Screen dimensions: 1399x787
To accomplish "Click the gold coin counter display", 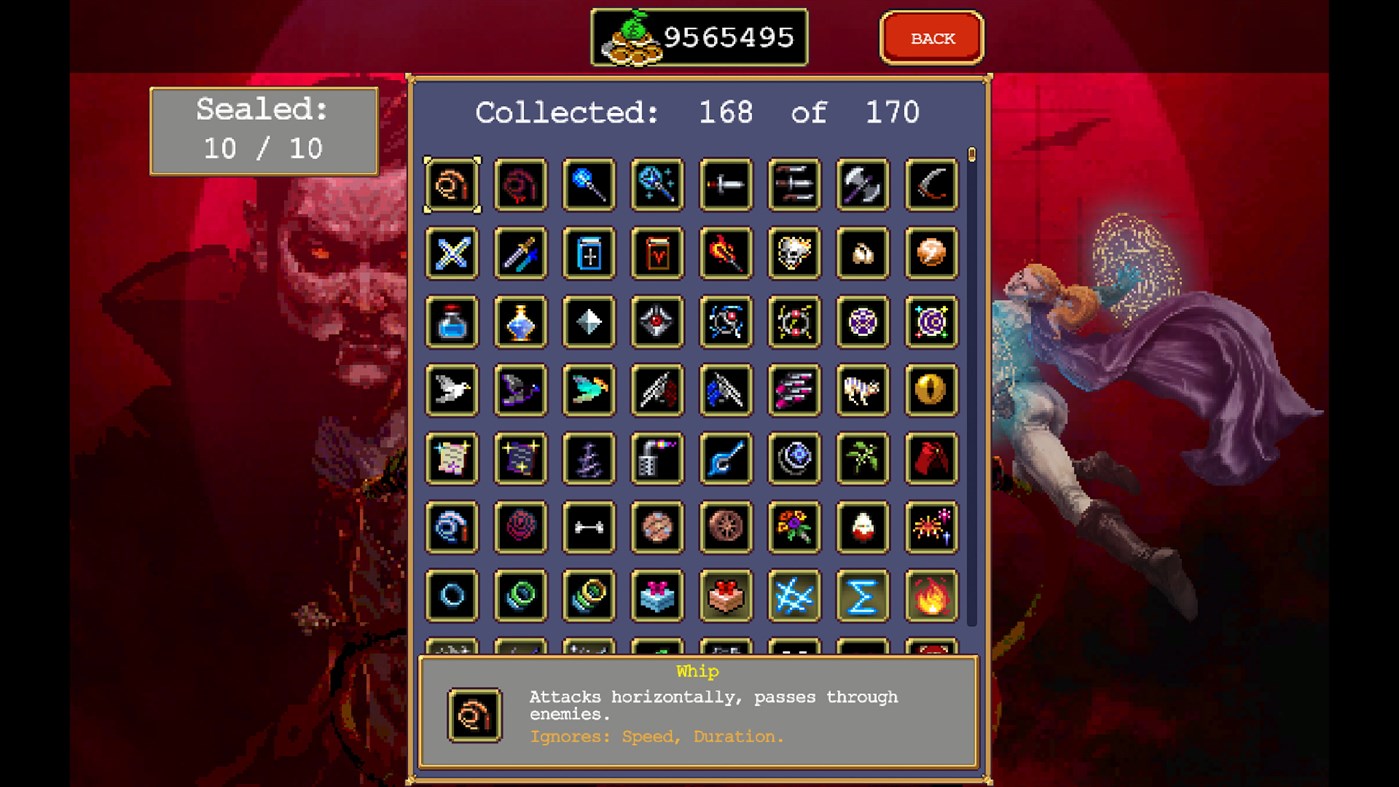I will tap(698, 38).
